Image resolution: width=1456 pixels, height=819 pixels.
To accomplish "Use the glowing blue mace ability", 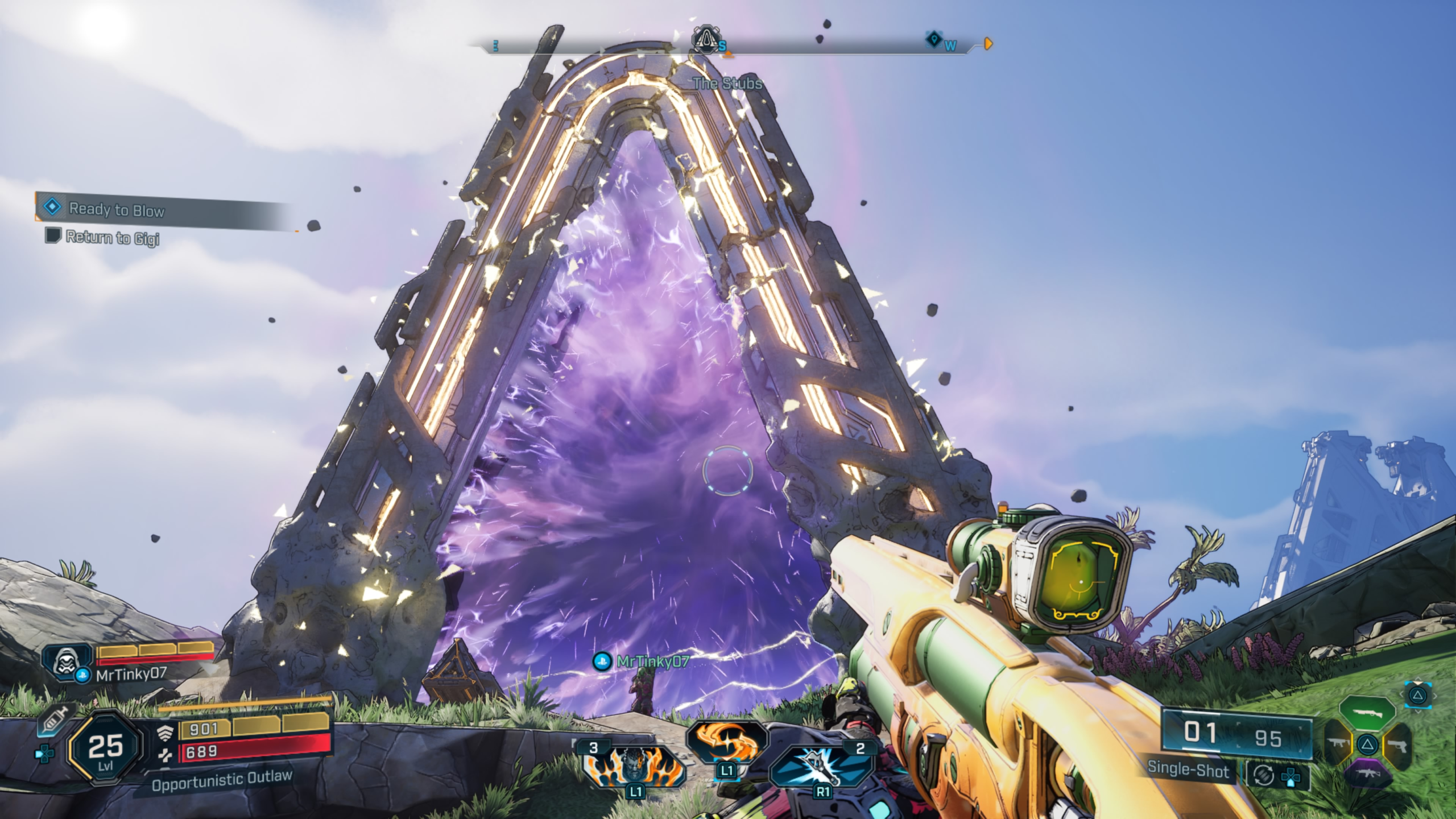I will pos(821,766).
